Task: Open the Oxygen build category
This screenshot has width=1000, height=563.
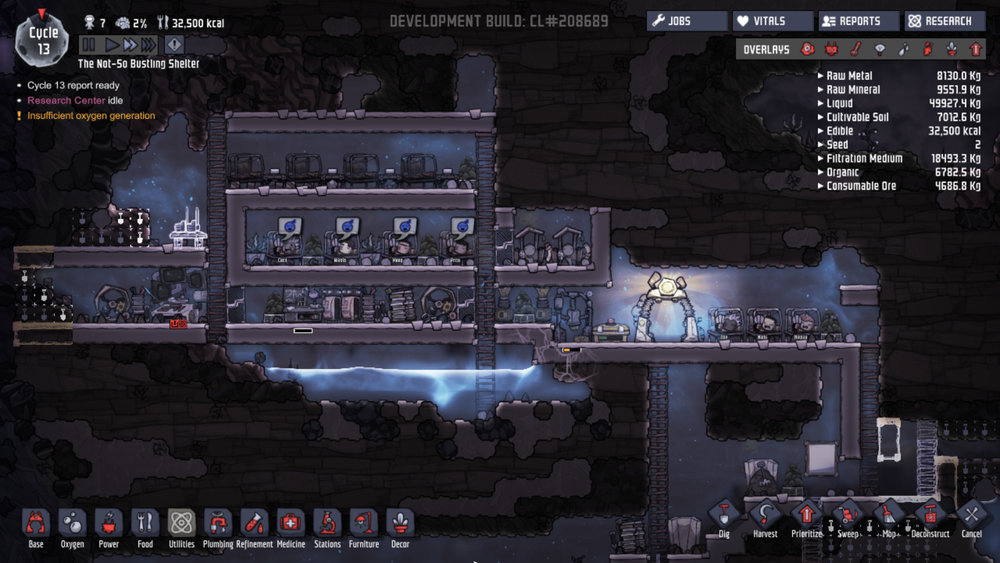Action: coord(73,524)
